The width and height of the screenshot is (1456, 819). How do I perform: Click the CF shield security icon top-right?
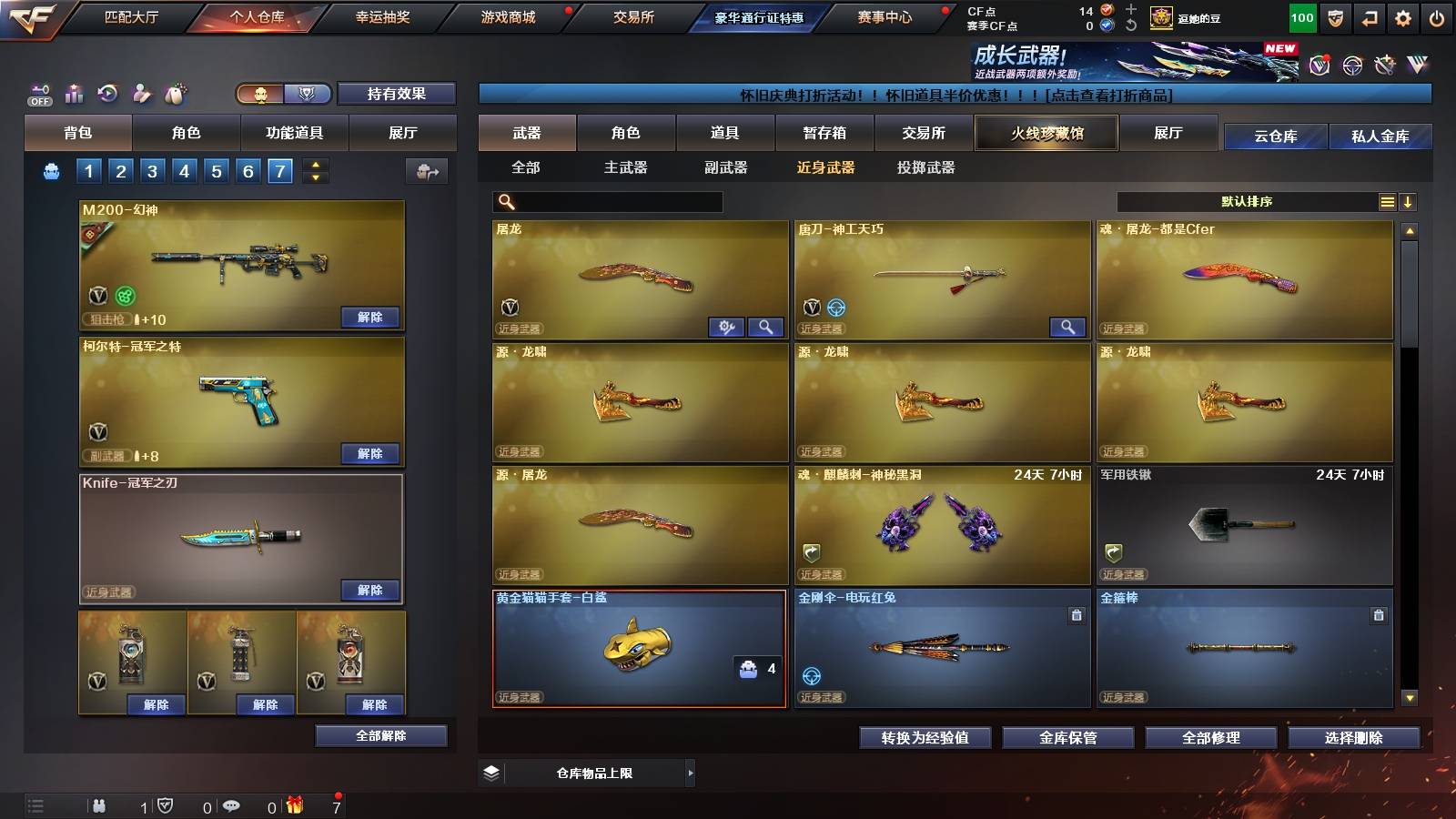tap(1335, 18)
